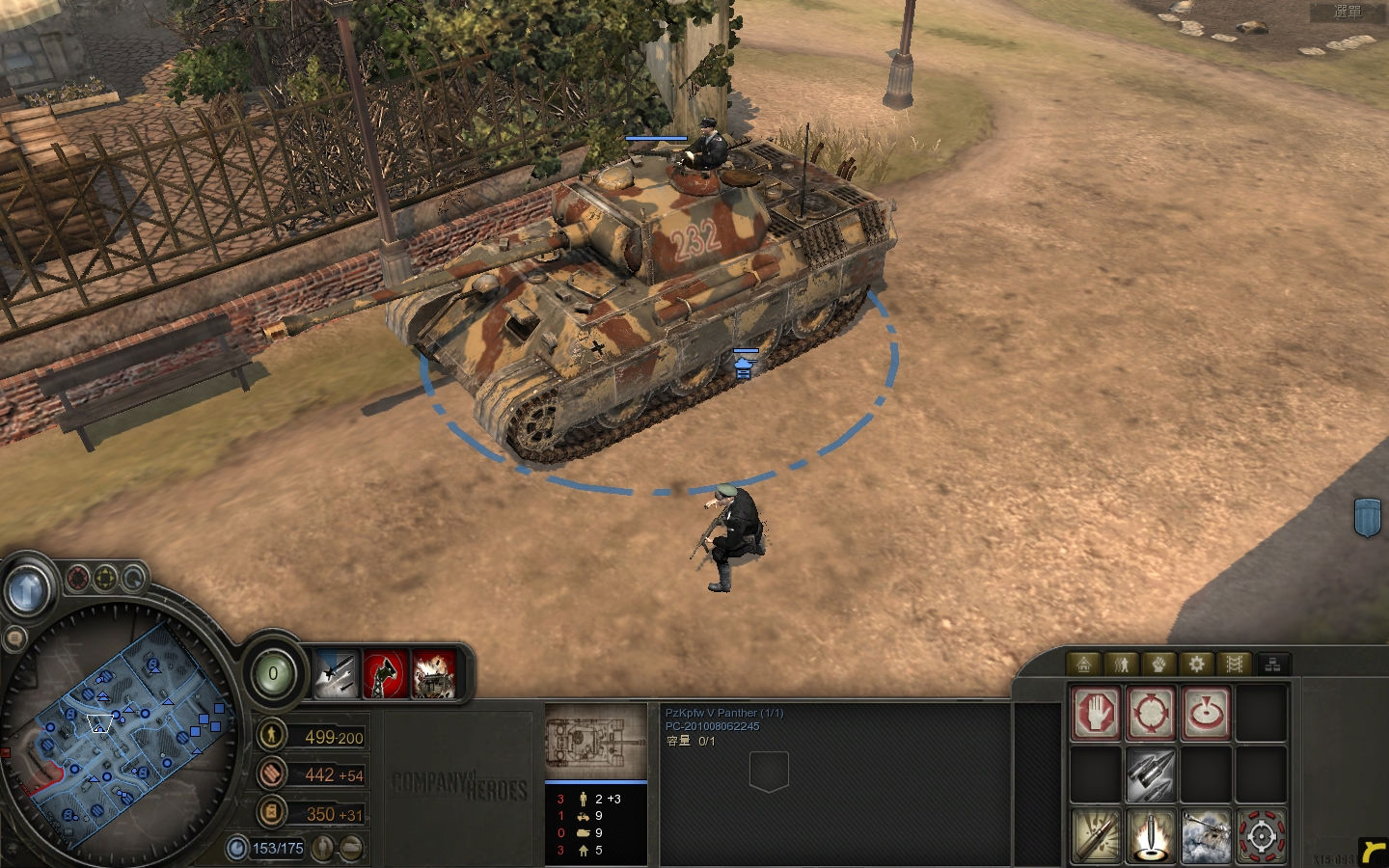Open the raised fist tab
The image size is (1389, 868).
(1158, 664)
